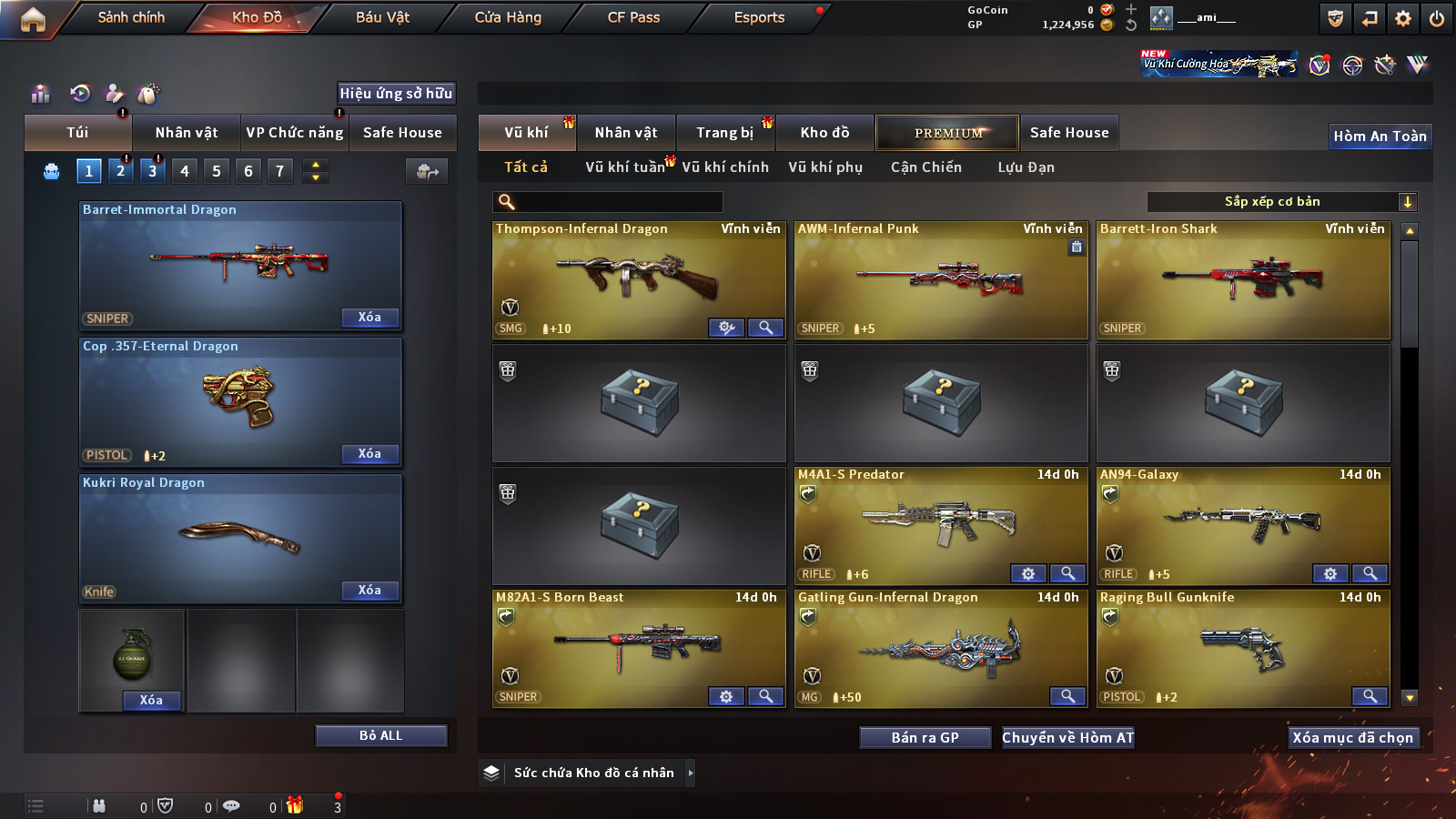Click the power exit button
Image resolution: width=1456 pixels, height=819 pixels.
point(1437,18)
